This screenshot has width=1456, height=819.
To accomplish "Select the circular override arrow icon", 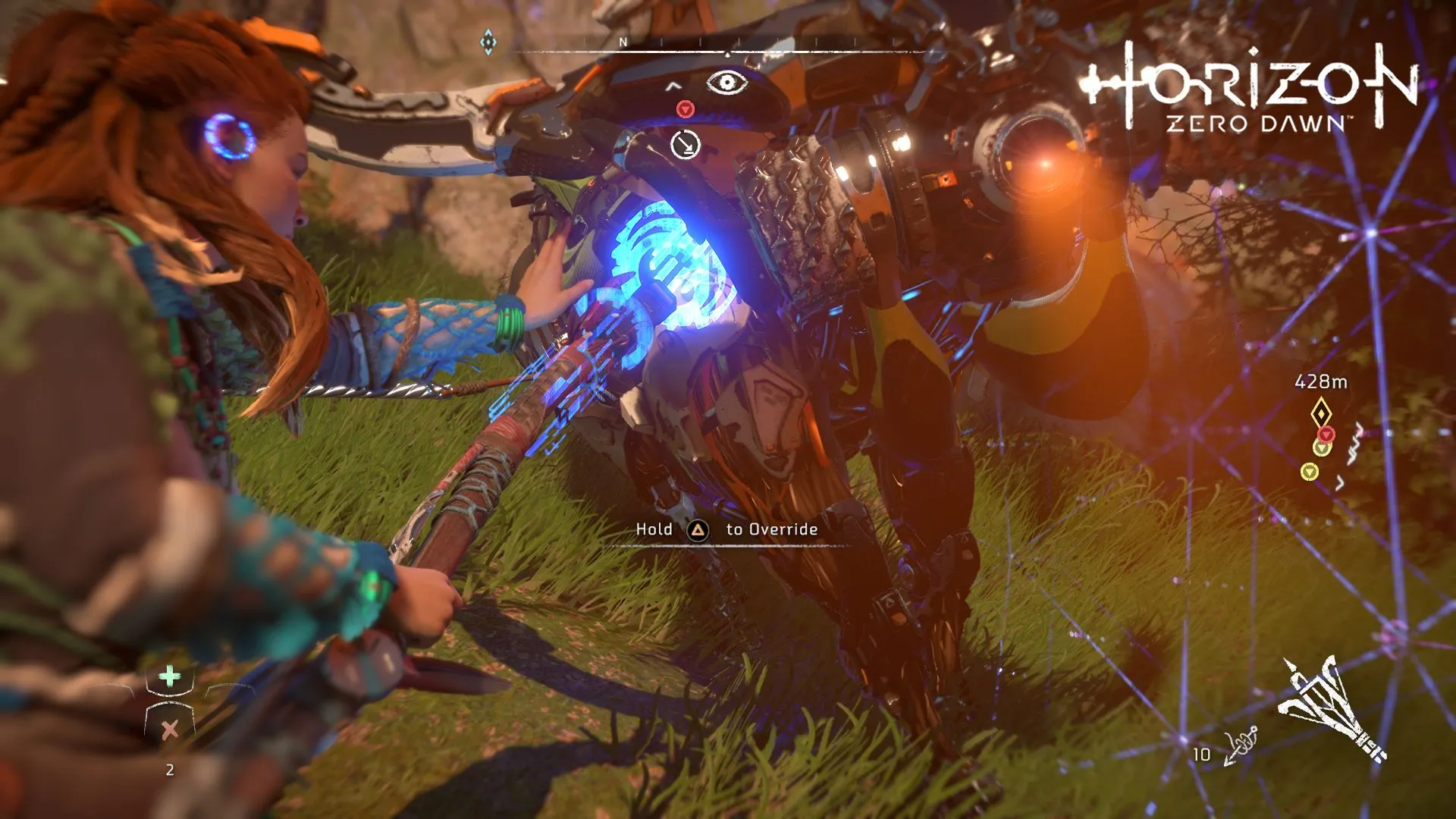I will click(686, 144).
